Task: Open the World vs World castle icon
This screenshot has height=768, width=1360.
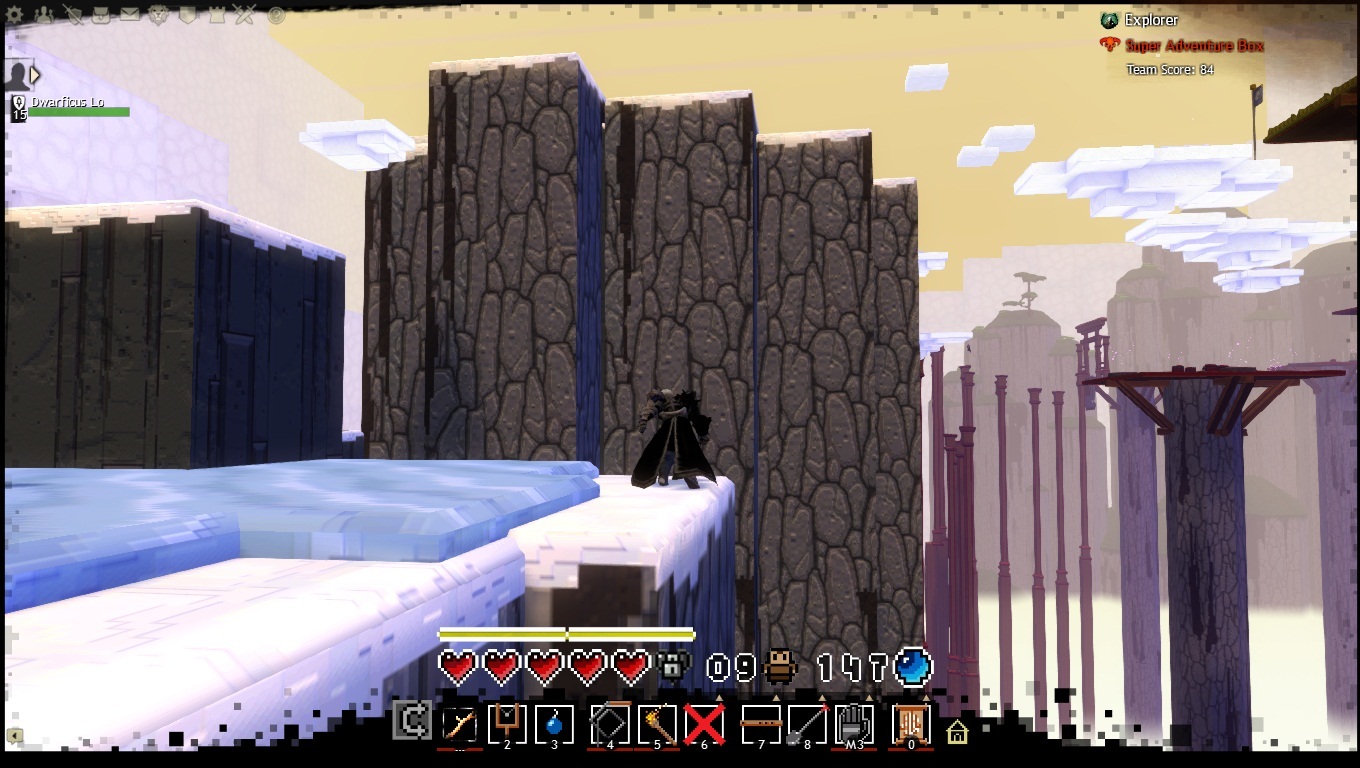Action: [218, 15]
